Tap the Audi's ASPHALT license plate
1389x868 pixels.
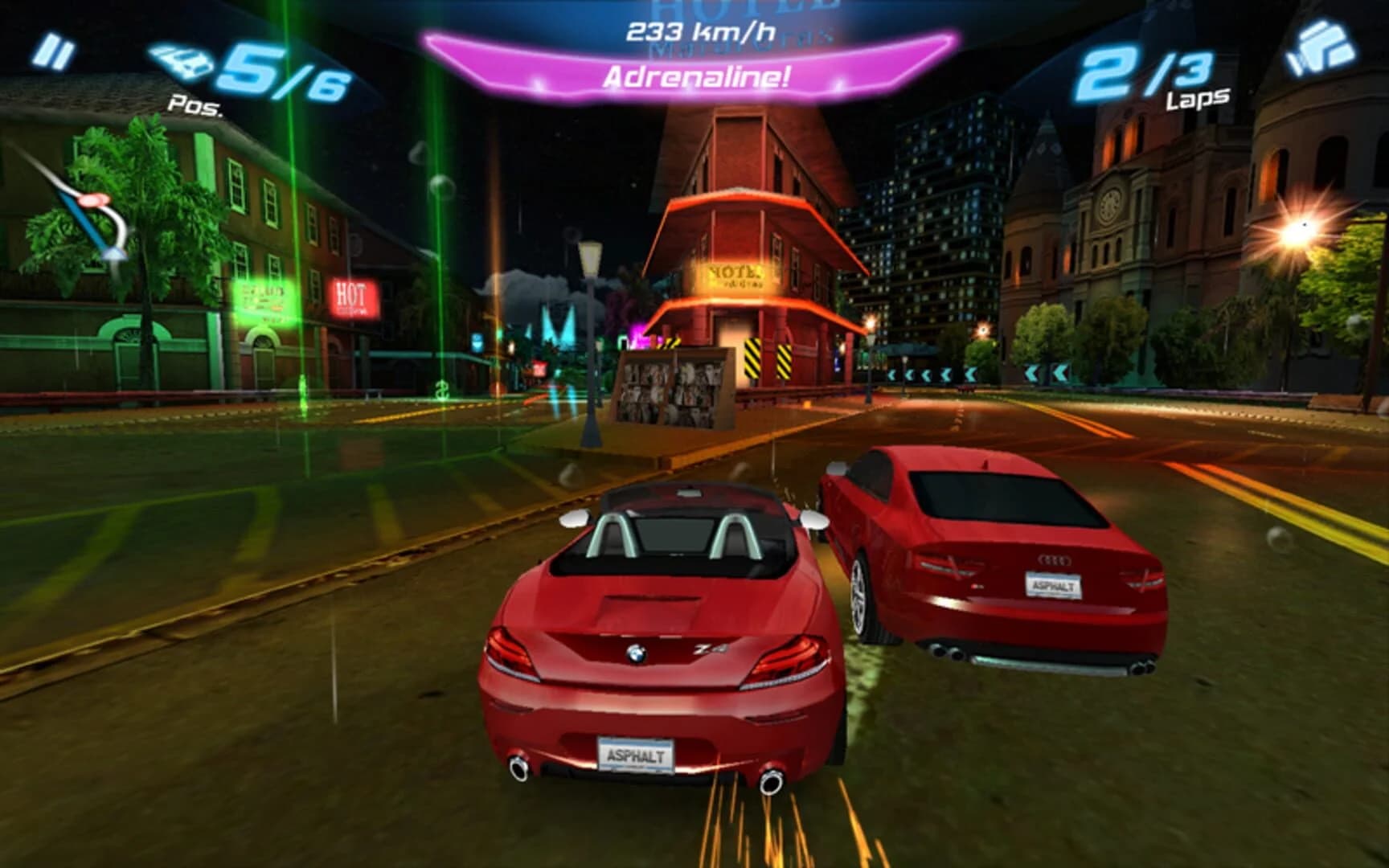[1055, 584]
